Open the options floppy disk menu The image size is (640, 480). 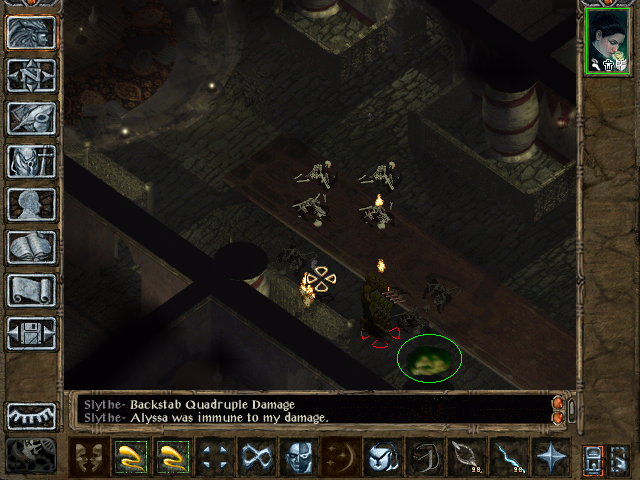click(32, 333)
